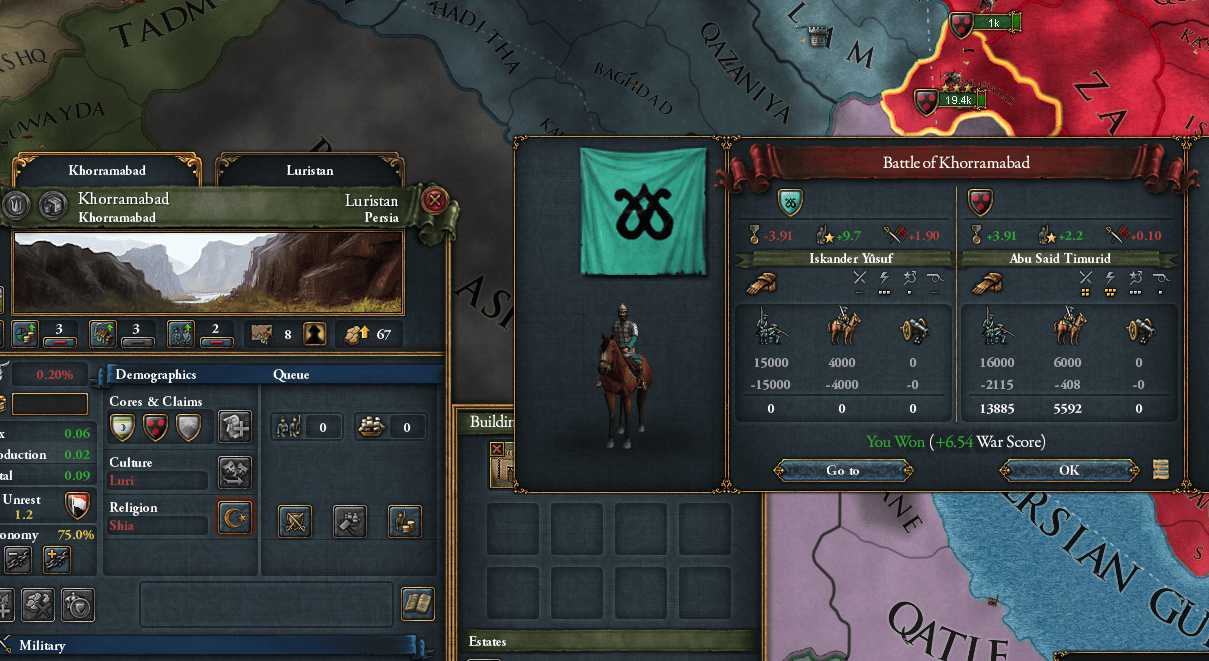This screenshot has width=1209, height=661.
Task: Click the defender's red shield flag
Action: (x=979, y=203)
